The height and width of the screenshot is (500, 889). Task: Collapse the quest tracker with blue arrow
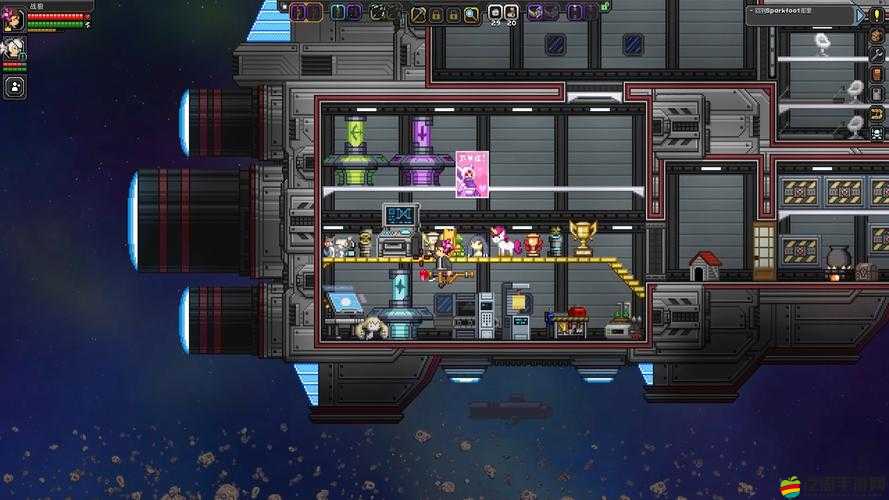tap(861, 14)
